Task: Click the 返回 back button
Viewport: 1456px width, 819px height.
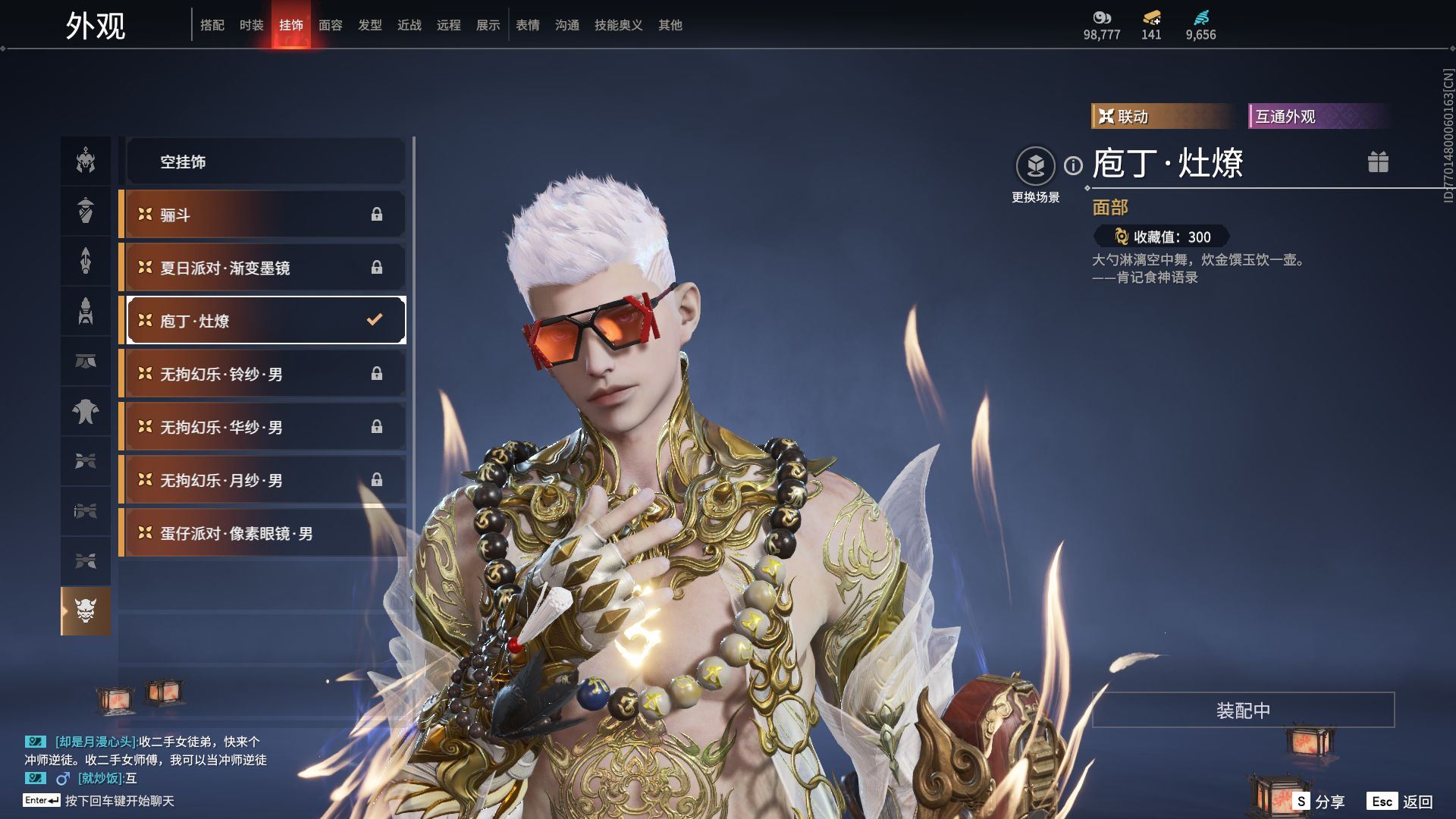Action: coord(1401,802)
